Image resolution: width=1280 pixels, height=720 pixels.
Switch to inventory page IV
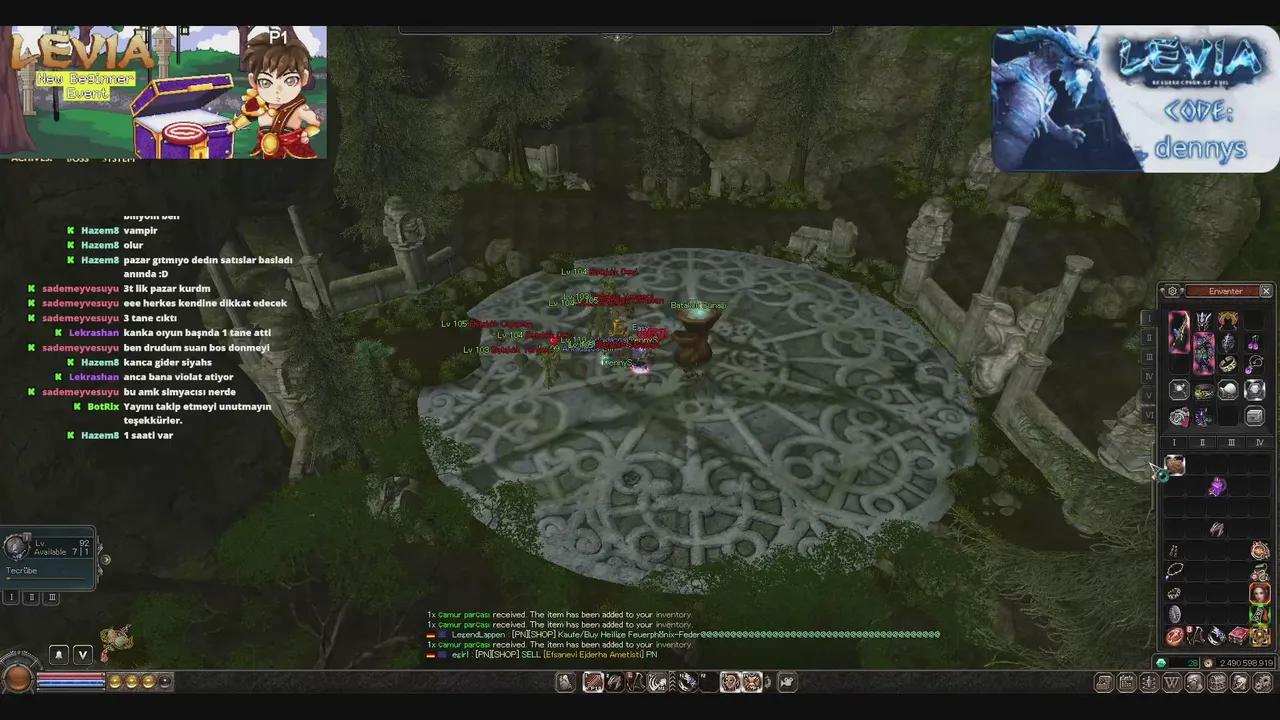tap(1258, 442)
